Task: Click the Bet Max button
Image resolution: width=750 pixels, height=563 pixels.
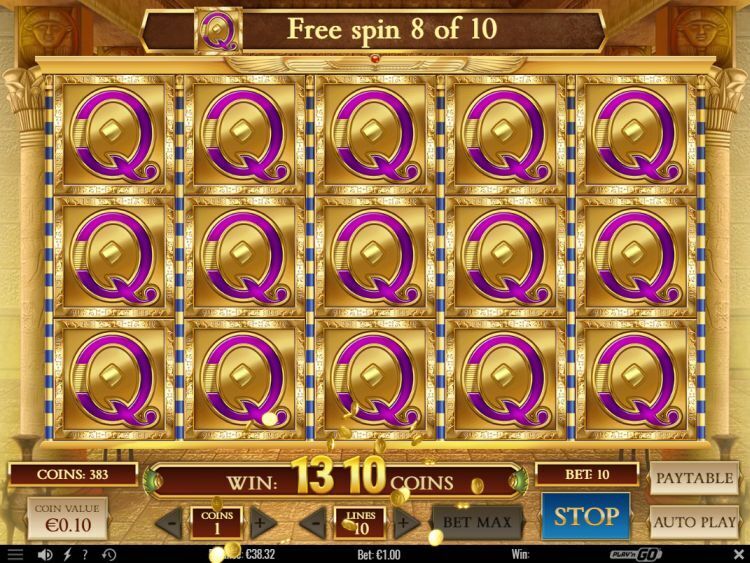Action: point(478,522)
